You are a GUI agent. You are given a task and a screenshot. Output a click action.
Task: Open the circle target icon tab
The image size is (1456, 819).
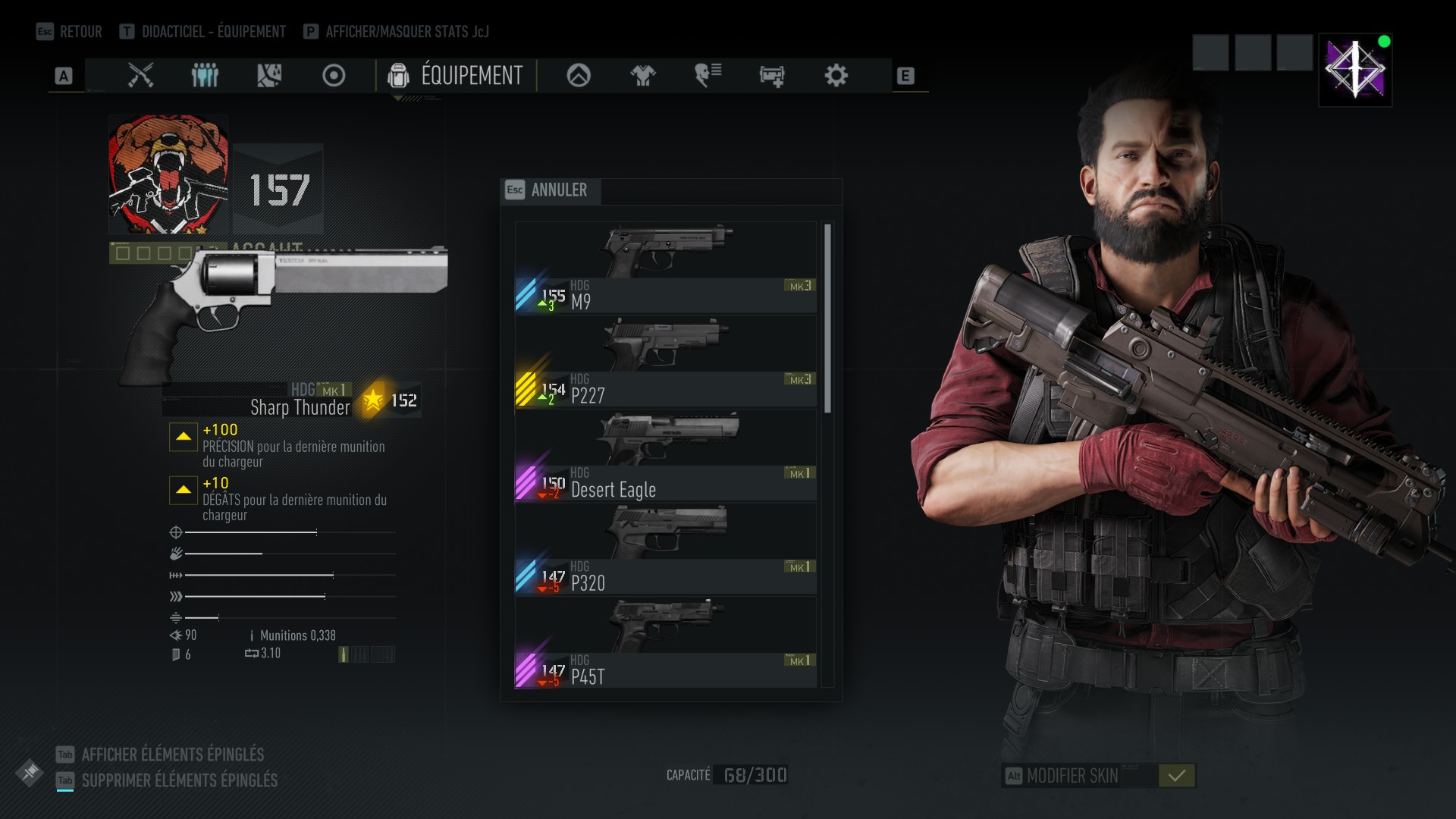point(334,76)
